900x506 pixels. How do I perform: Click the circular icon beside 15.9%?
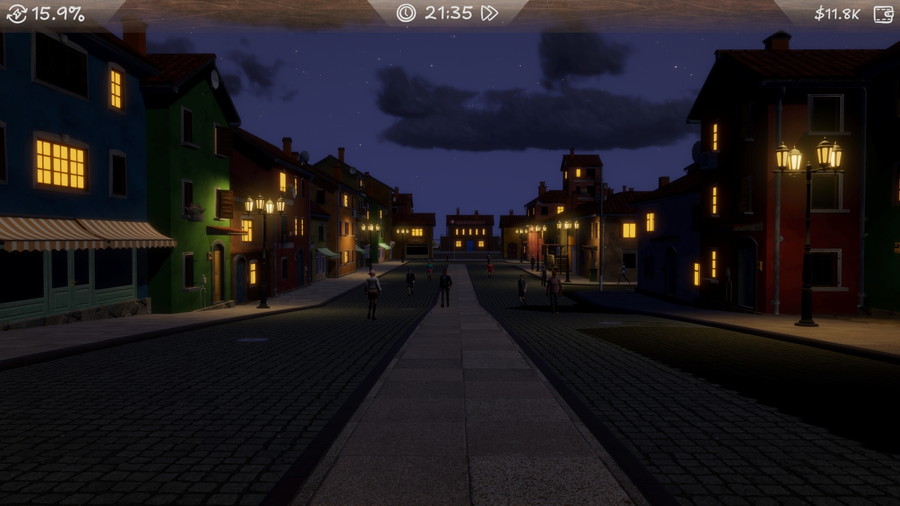point(16,14)
